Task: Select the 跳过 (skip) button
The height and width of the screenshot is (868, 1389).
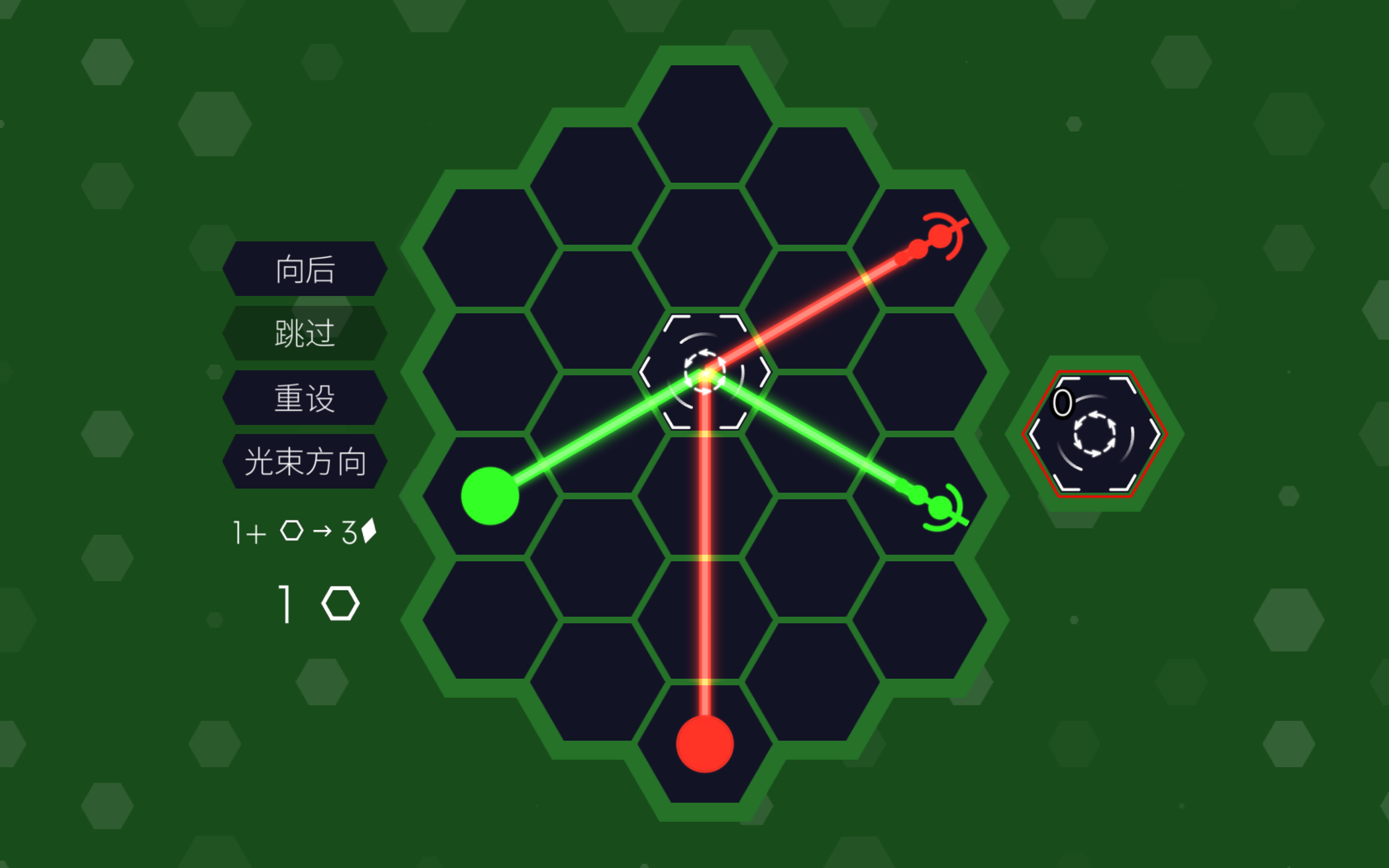Action: pyautogui.click(x=305, y=333)
